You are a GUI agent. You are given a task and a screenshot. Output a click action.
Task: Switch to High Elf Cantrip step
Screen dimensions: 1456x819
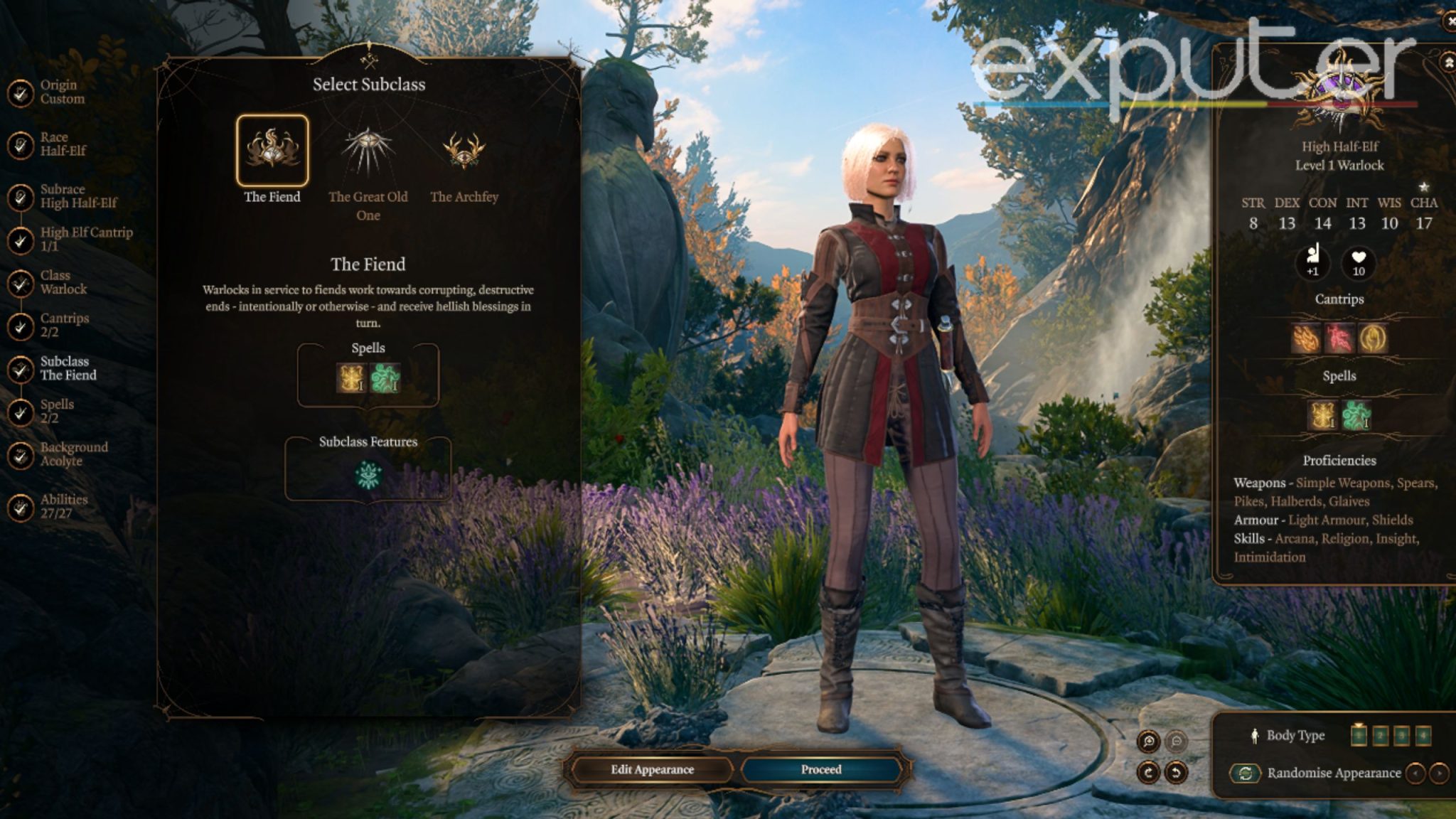[85, 239]
